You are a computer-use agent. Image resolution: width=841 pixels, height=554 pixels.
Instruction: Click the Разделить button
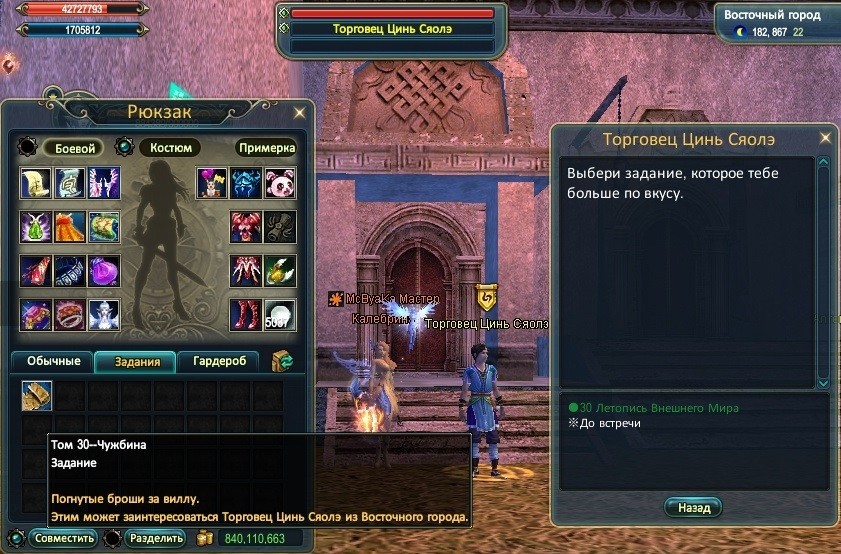coord(155,538)
